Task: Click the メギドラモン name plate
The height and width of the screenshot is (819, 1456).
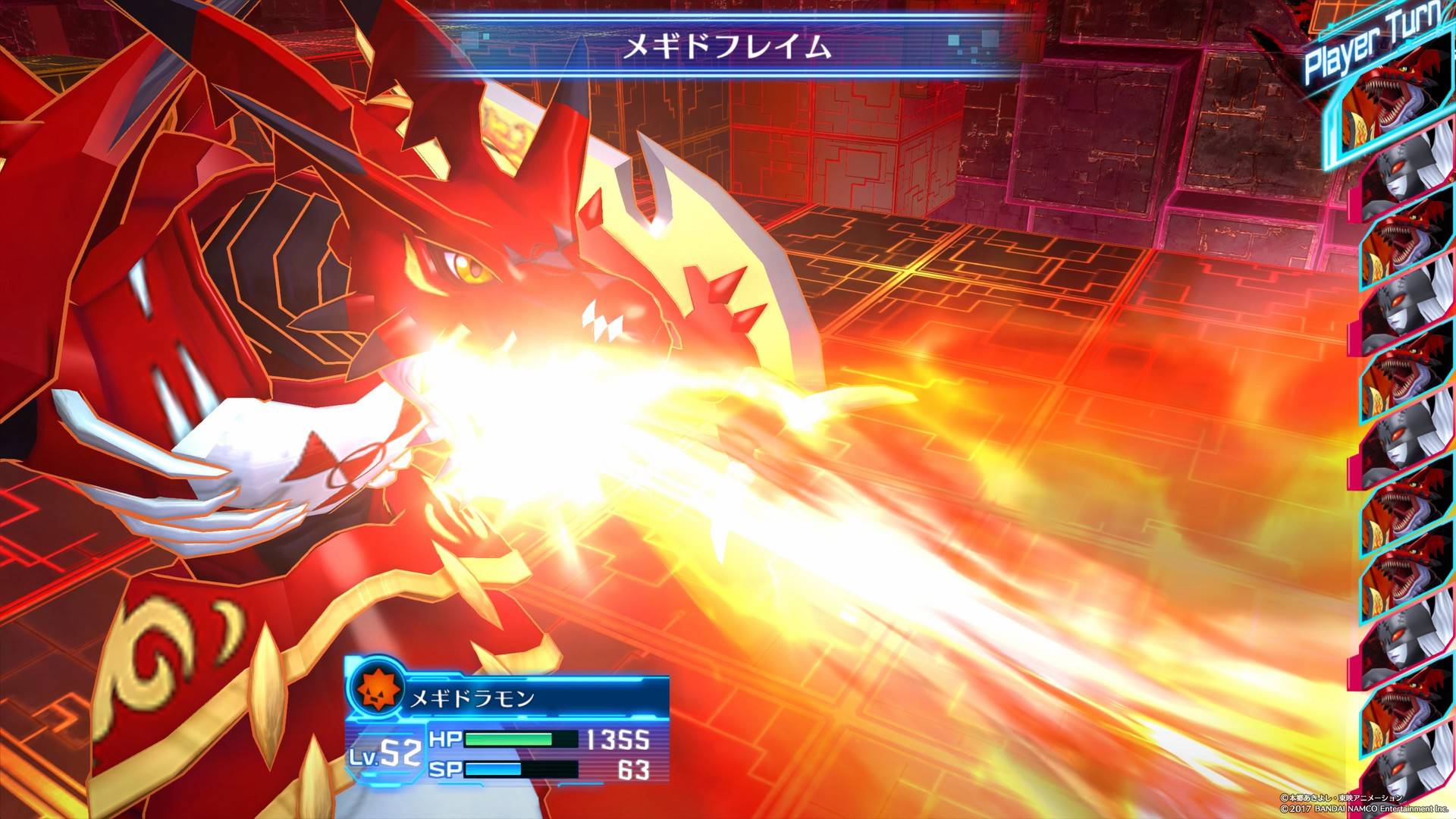Action: tap(473, 699)
